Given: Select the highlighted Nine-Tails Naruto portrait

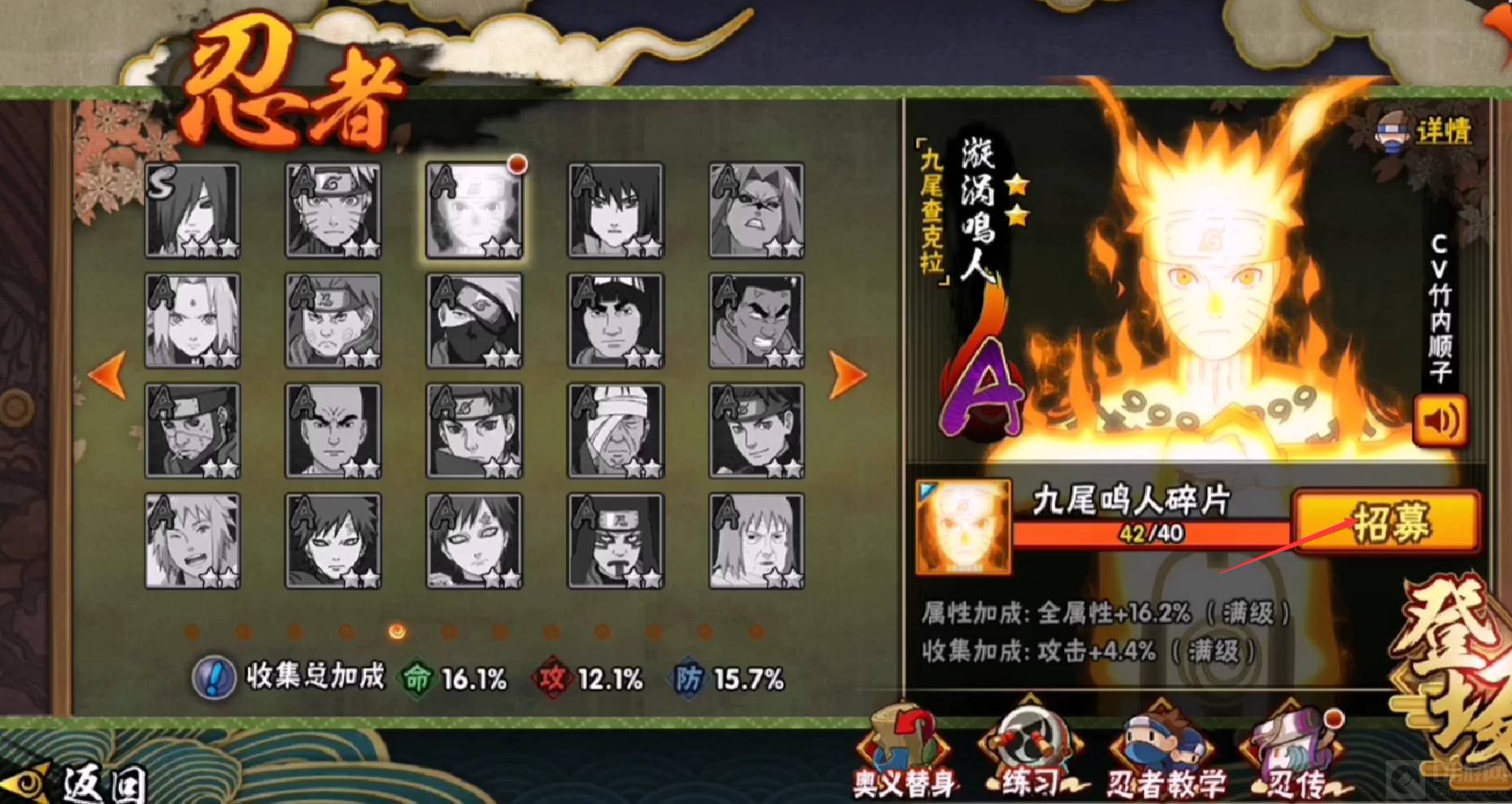Looking at the screenshot, I should (x=474, y=210).
